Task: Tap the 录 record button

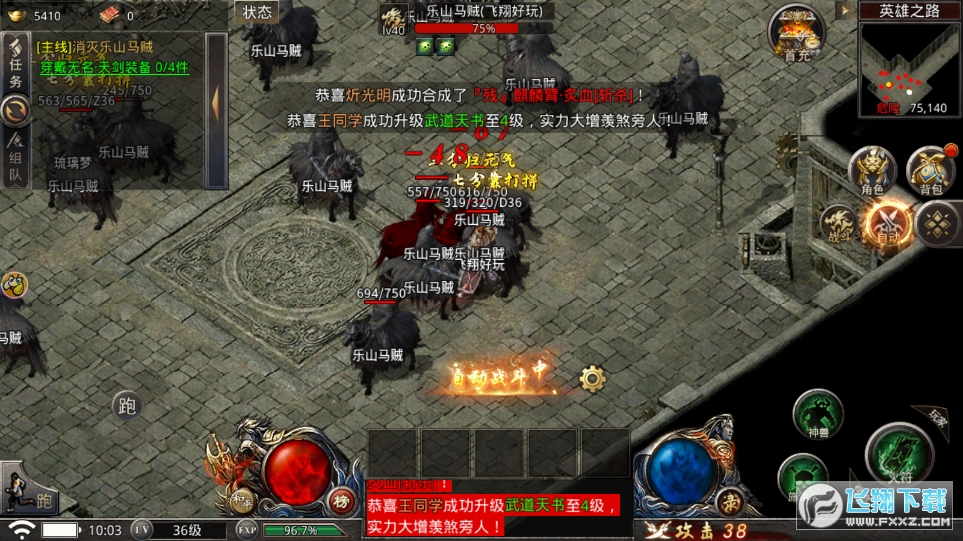Action: (730, 500)
